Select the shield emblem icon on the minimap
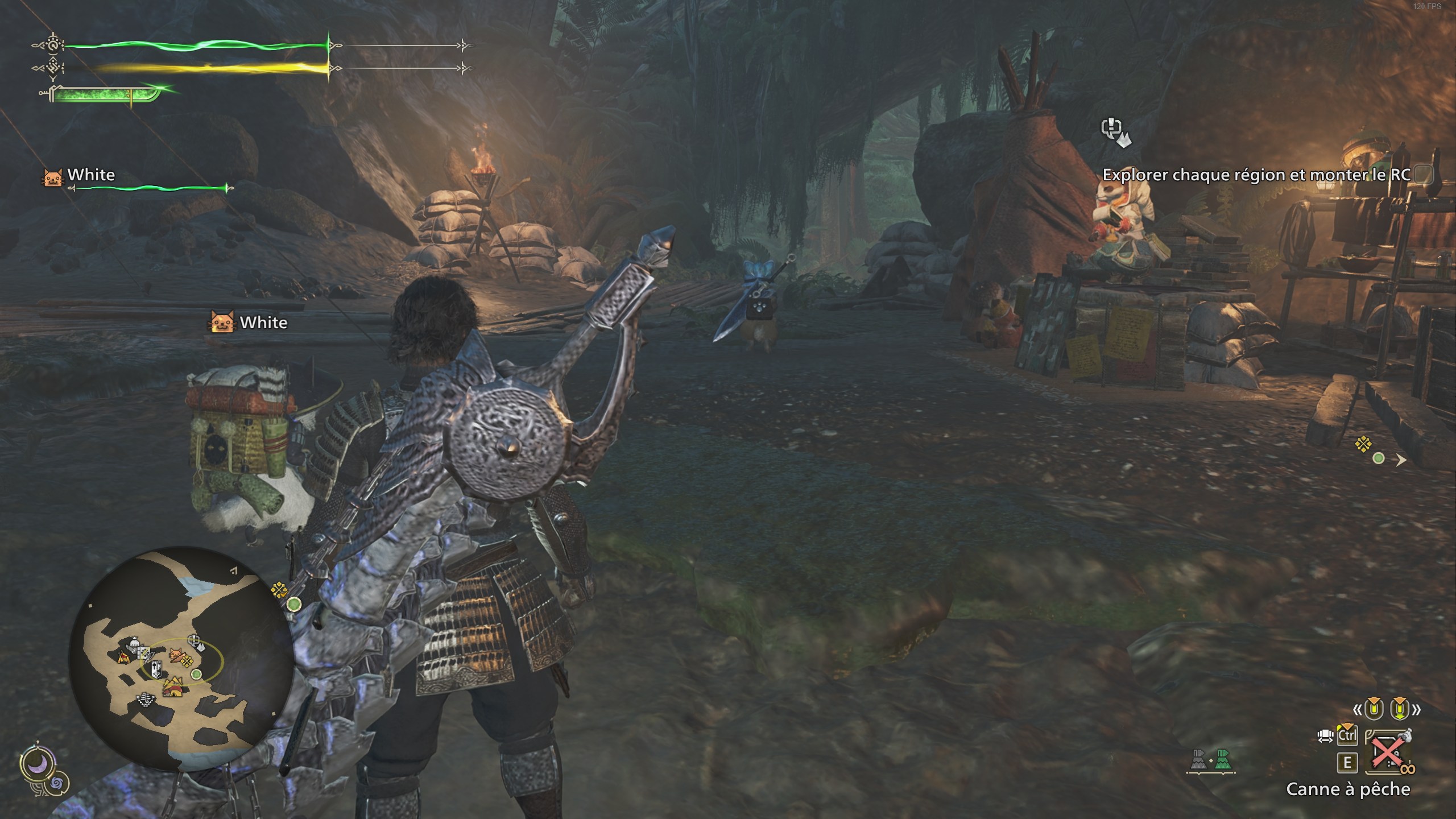This screenshot has width=1456, height=819. [156, 669]
